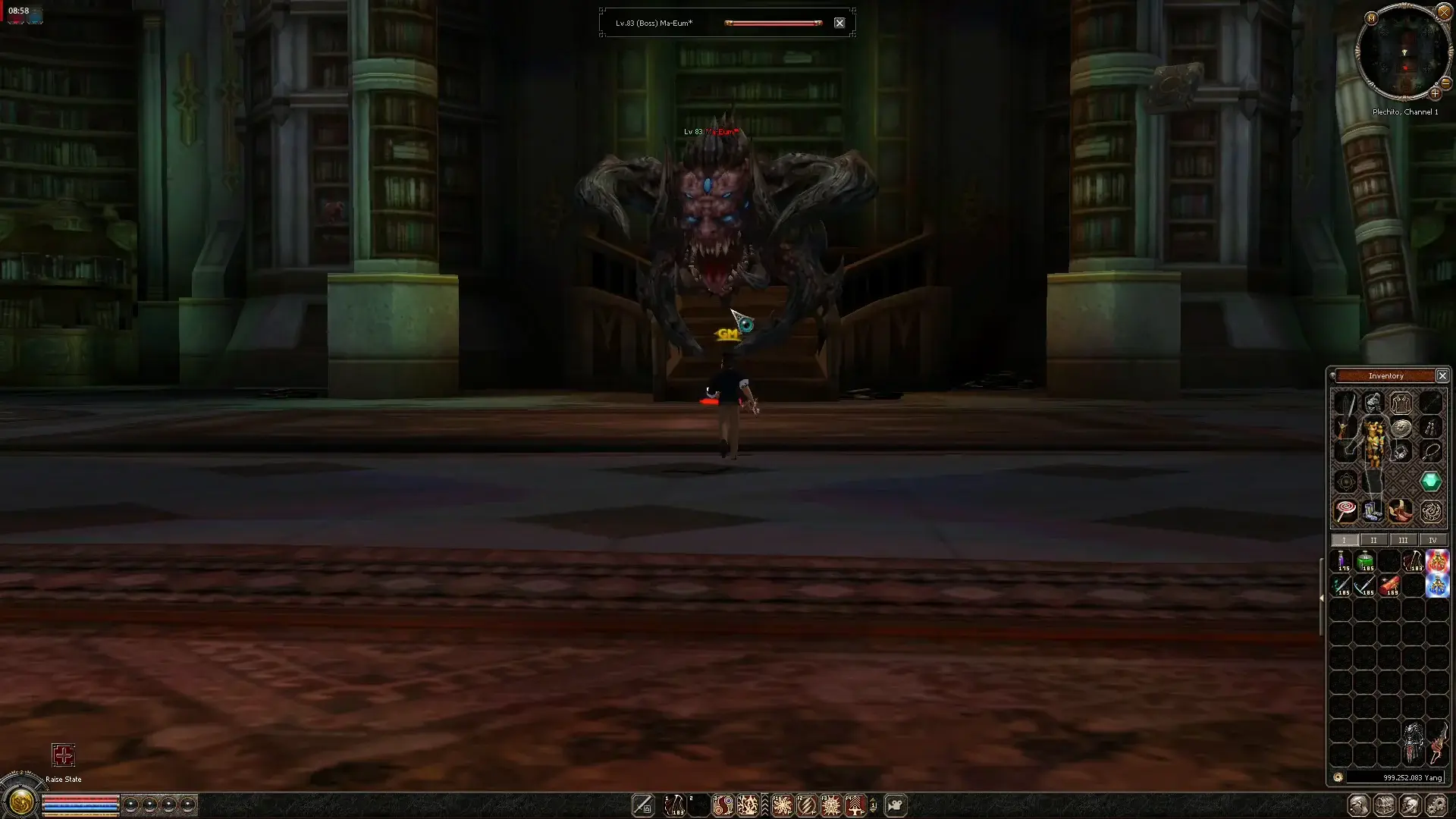Expand the hotbar page with the chevron arrows
This screenshot has width=1456, height=819.
[764, 805]
